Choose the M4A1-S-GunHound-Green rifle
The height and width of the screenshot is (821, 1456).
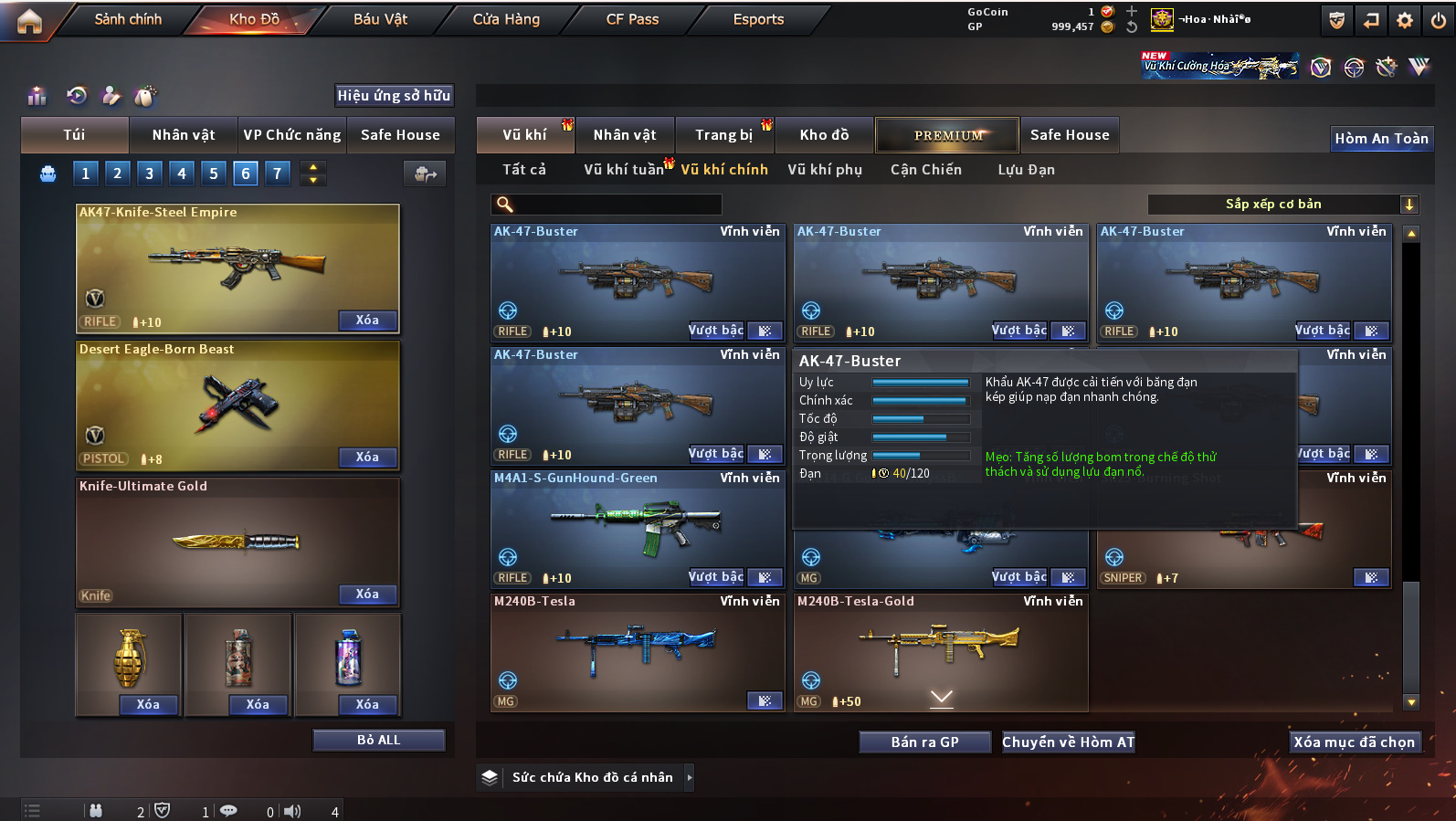click(637, 527)
